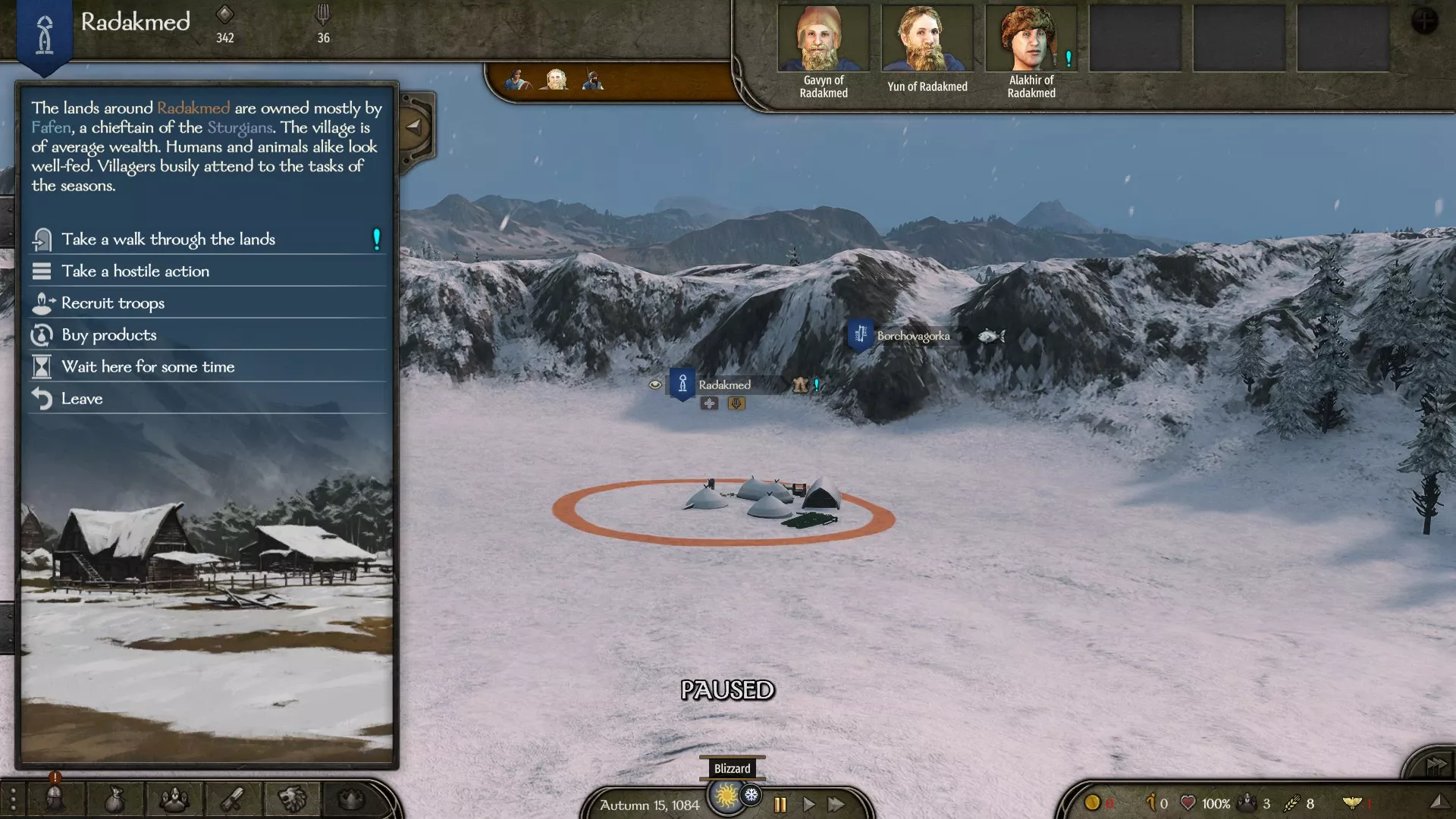Click the pause time button
Image resolution: width=1456 pixels, height=819 pixels.
780,805
